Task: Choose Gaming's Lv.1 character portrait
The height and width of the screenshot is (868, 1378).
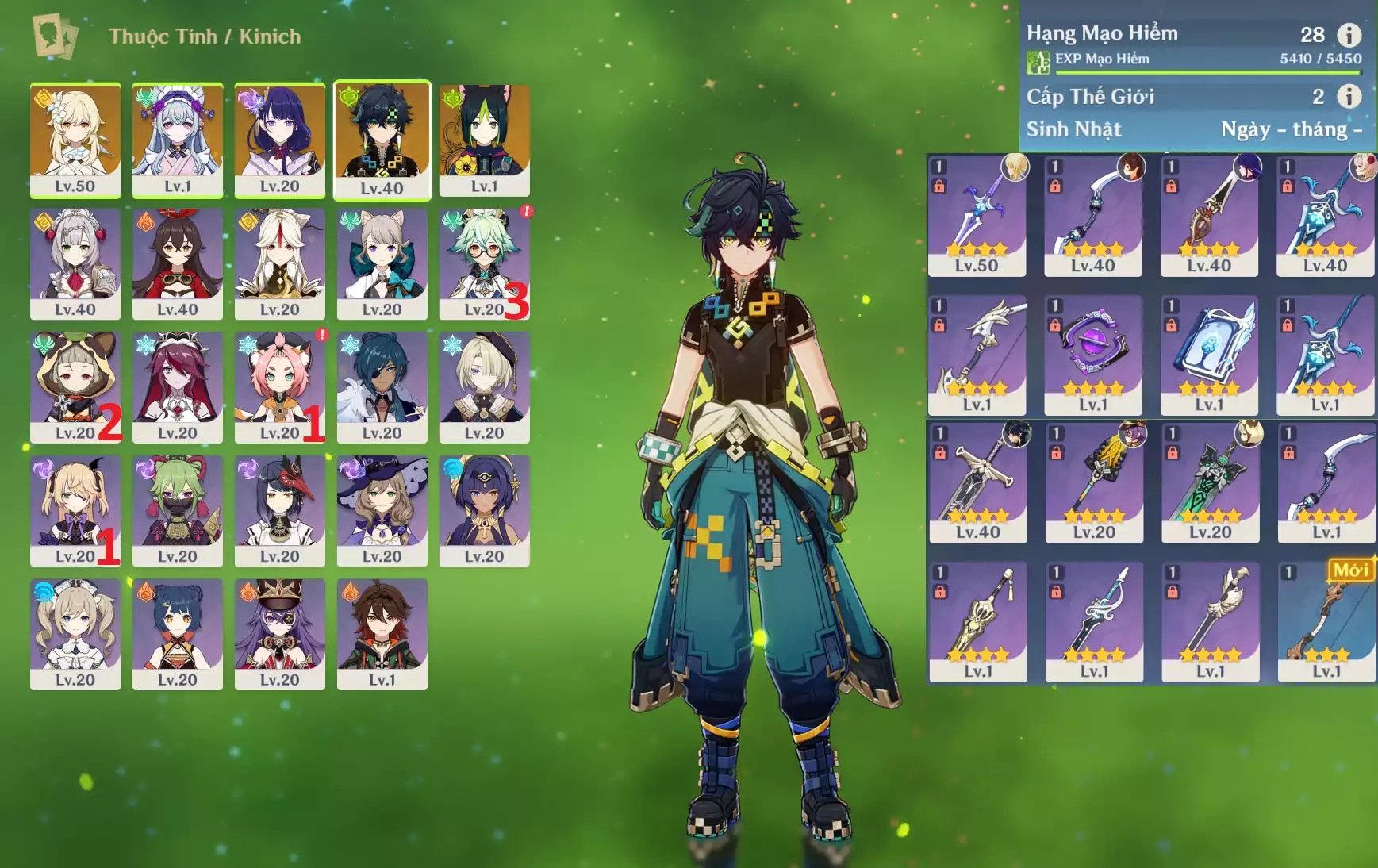Action: click(x=382, y=633)
